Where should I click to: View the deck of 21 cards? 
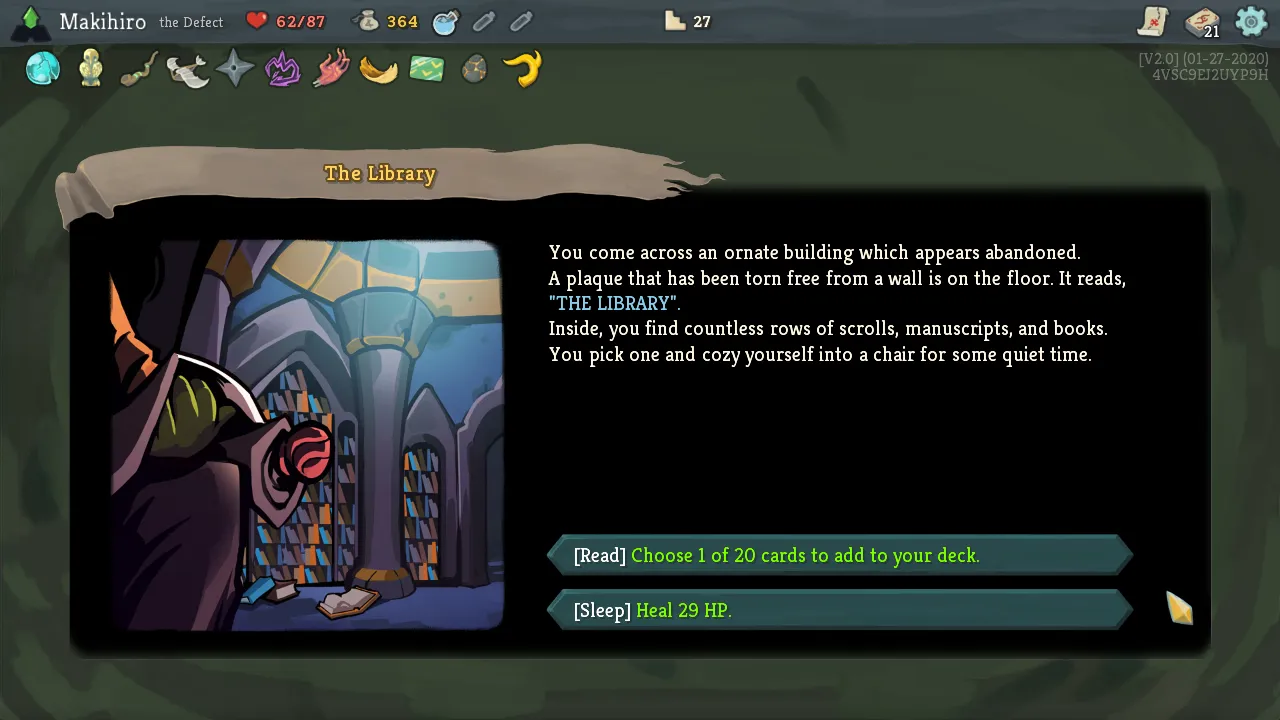click(x=1202, y=22)
